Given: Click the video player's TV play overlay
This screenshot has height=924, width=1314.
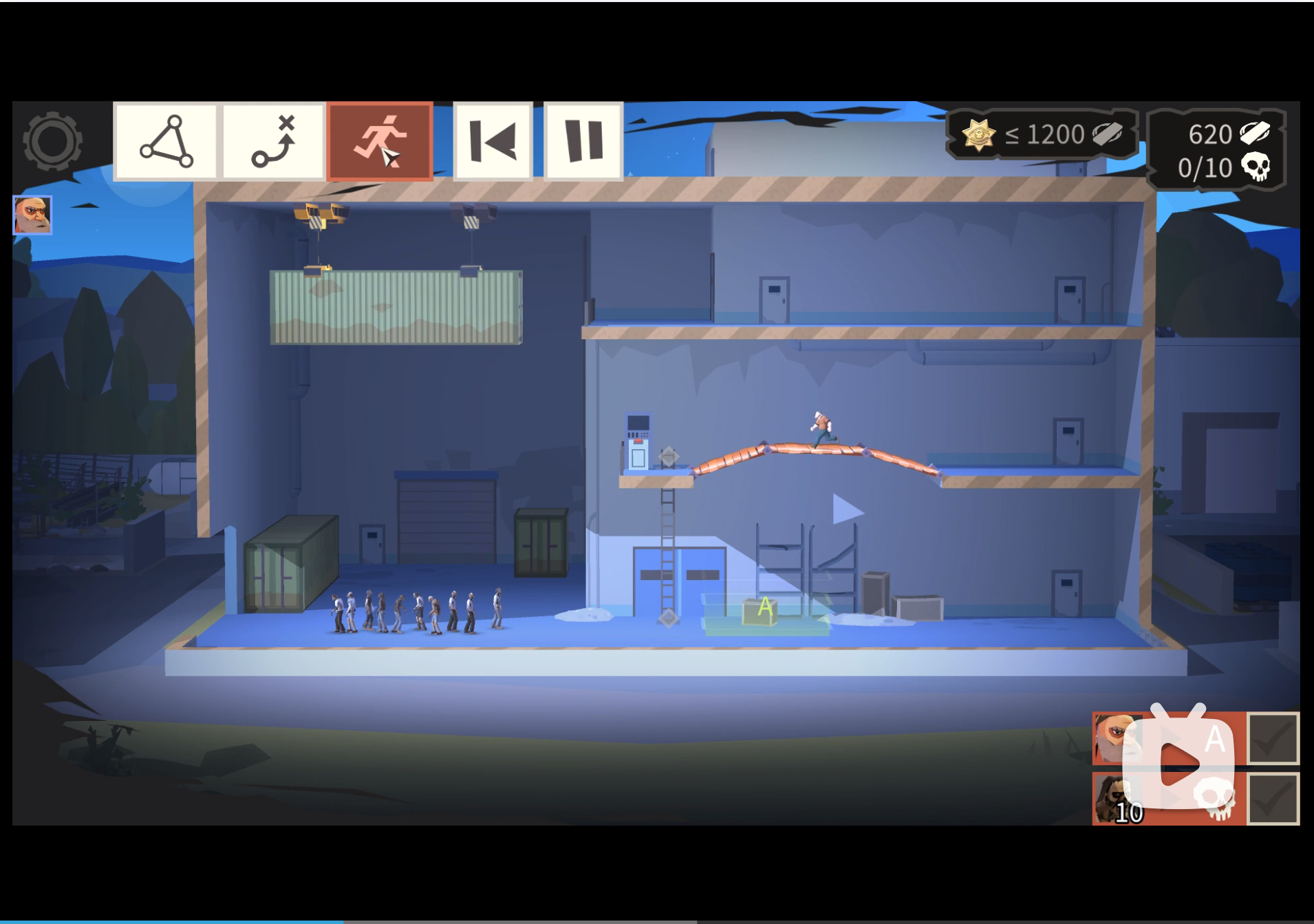Looking at the screenshot, I should pyautogui.click(x=1178, y=764).
